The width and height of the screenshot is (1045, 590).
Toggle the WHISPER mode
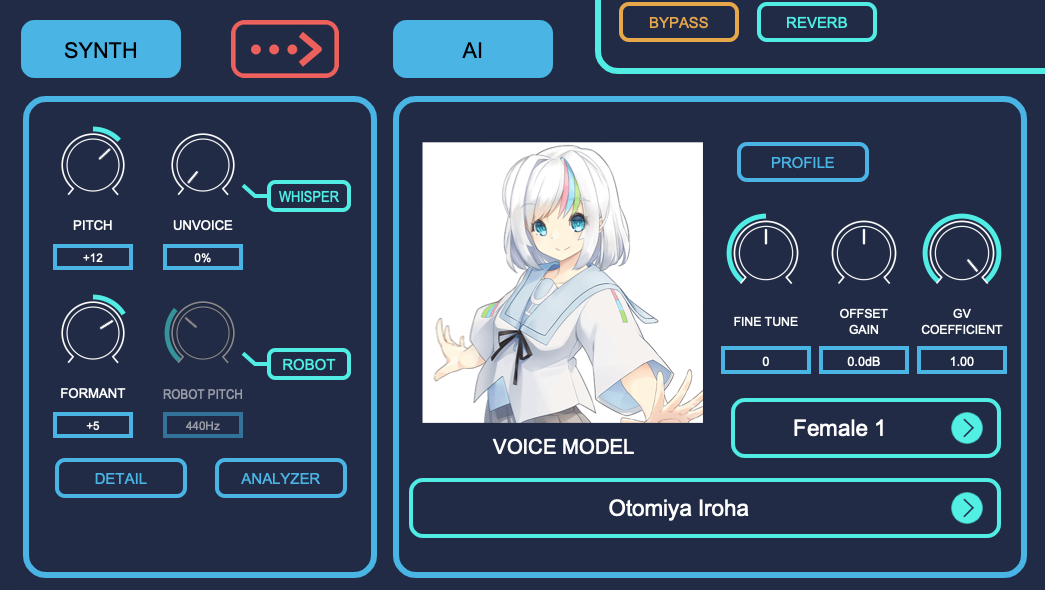(x=309, y=196)
